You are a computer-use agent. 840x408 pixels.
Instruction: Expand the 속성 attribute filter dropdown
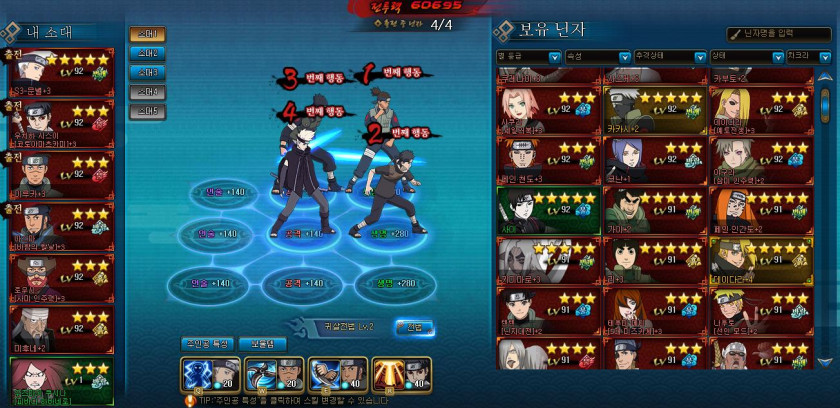595,56
